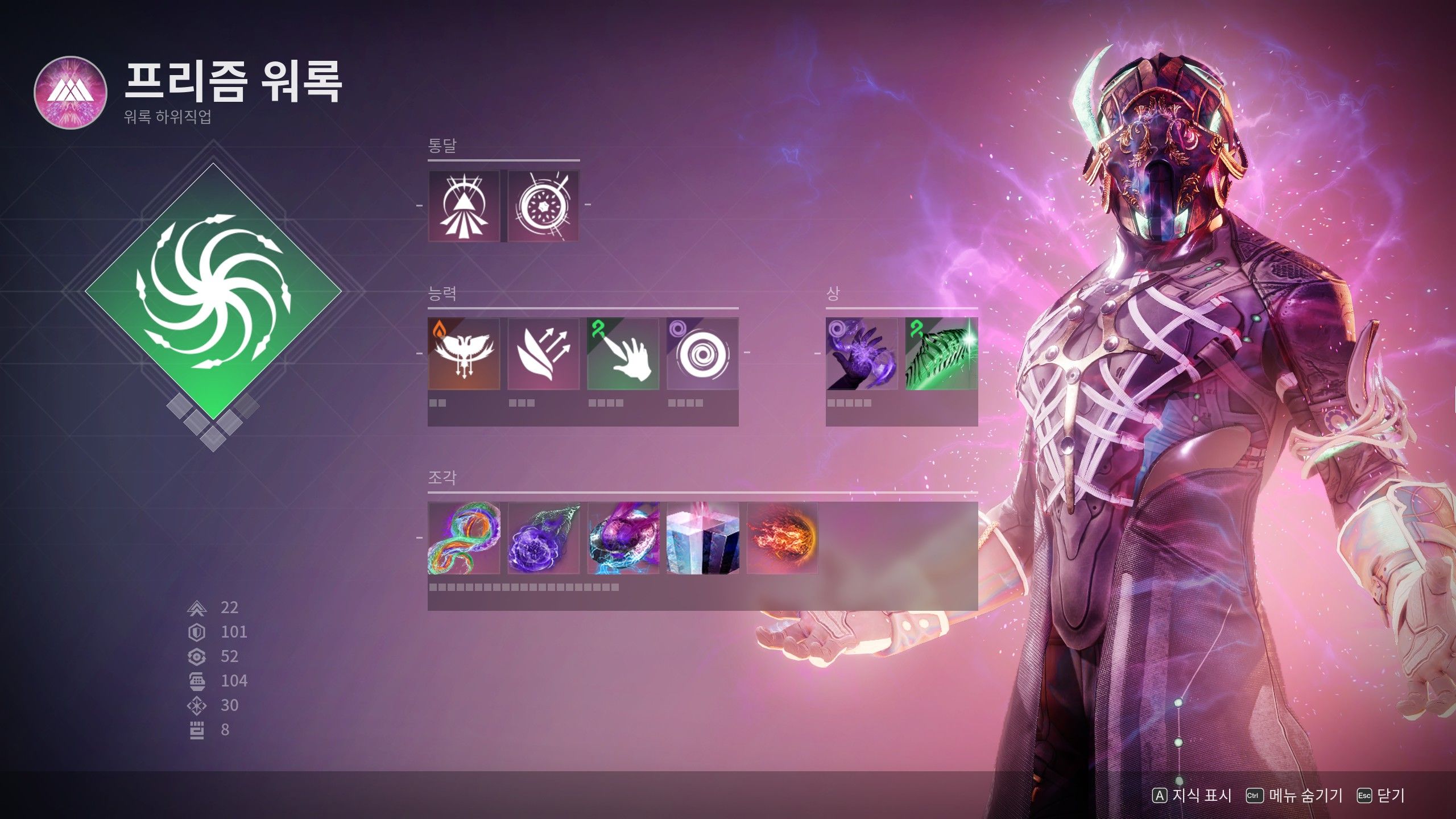Close the subclass screen with 닫기

pyautogui.click(x=1381, y=796)
